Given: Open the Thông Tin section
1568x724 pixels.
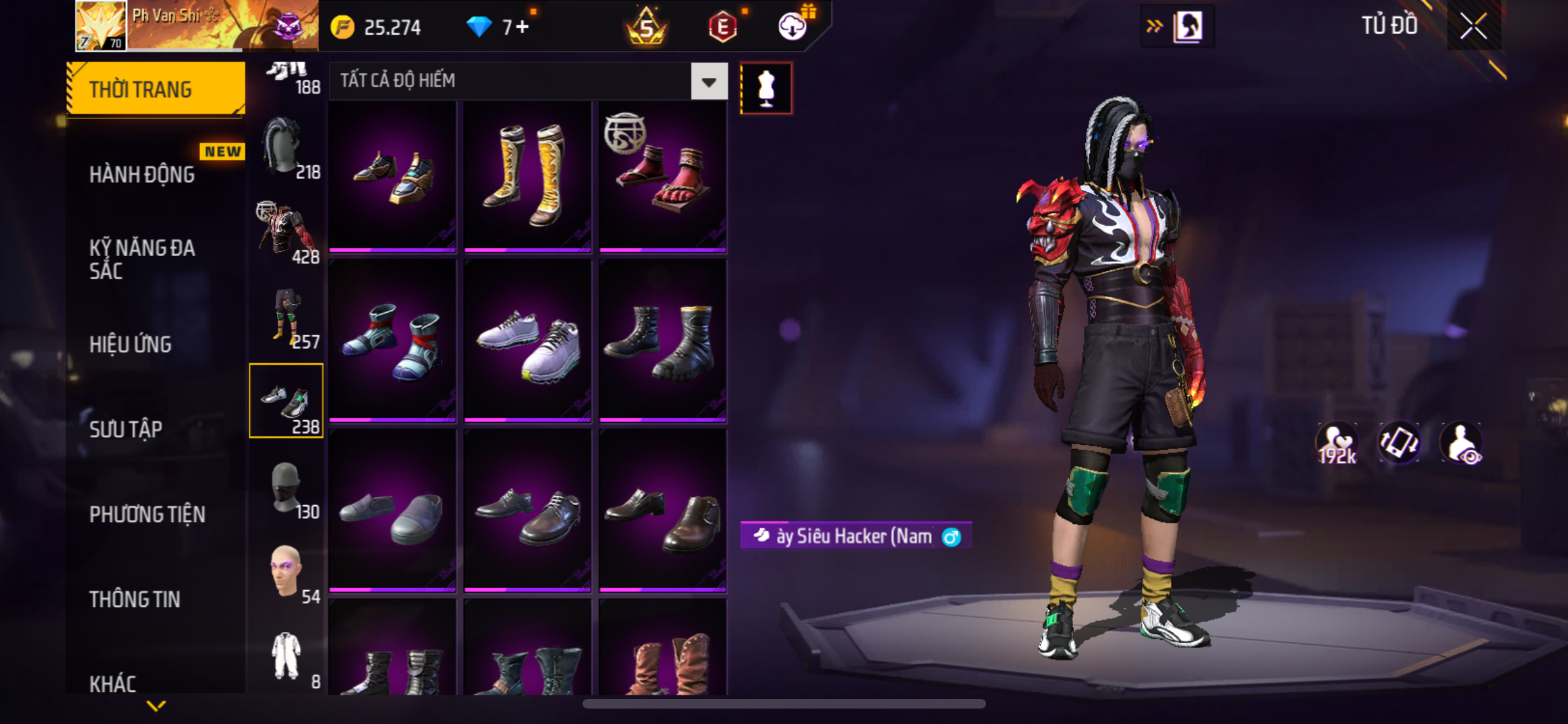Looking at the screenshot, I should 135,599.
